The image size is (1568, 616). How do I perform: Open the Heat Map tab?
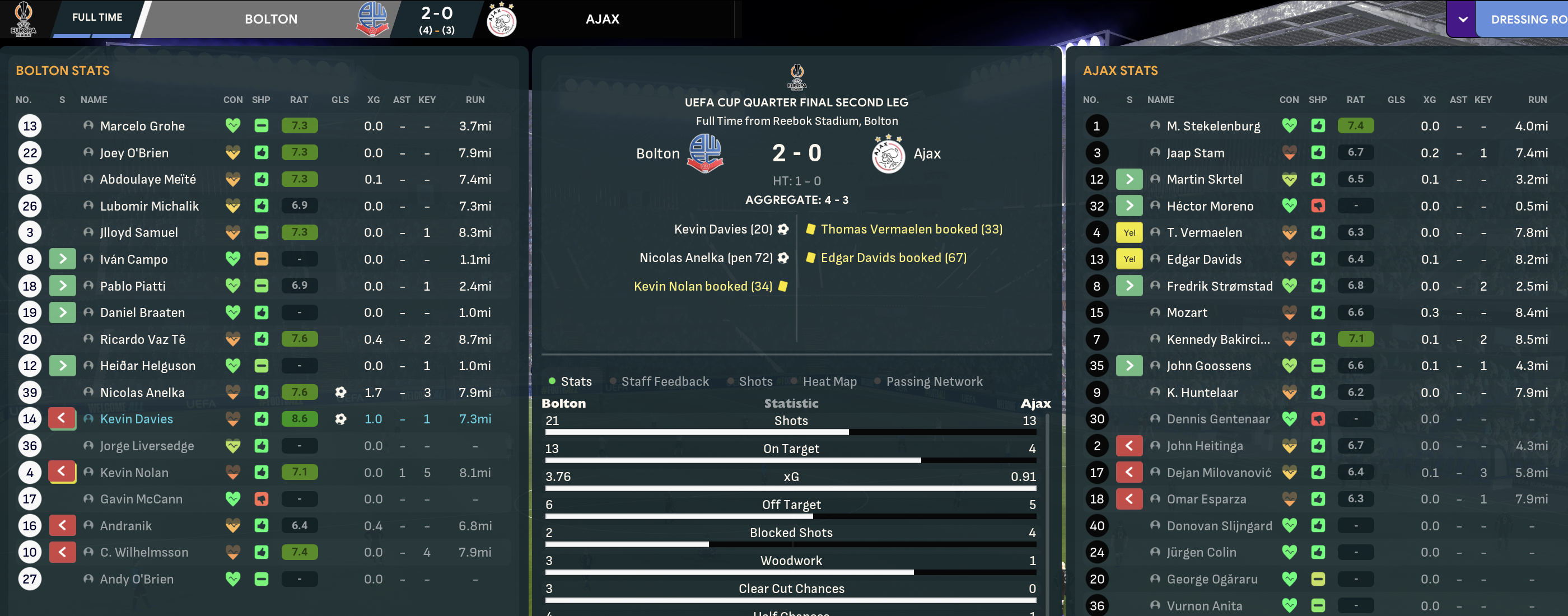829,382
